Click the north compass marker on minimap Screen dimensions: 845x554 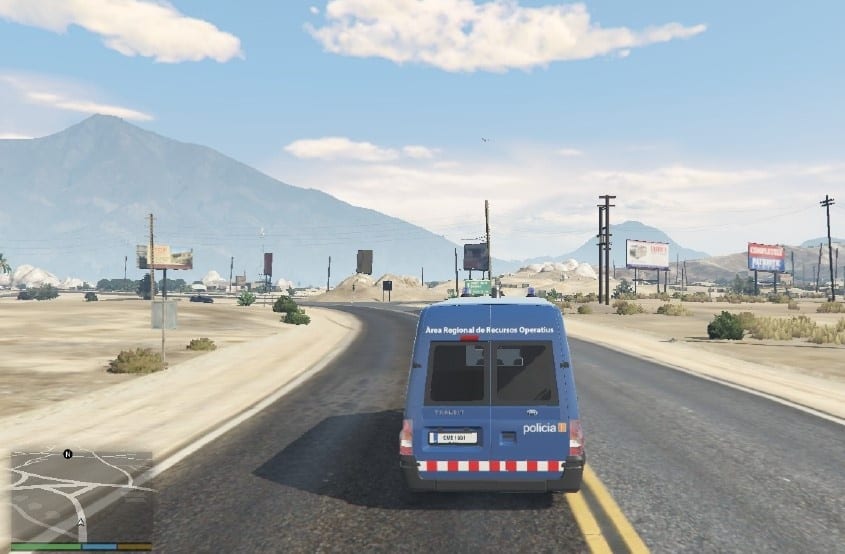(x=67, y=454)
